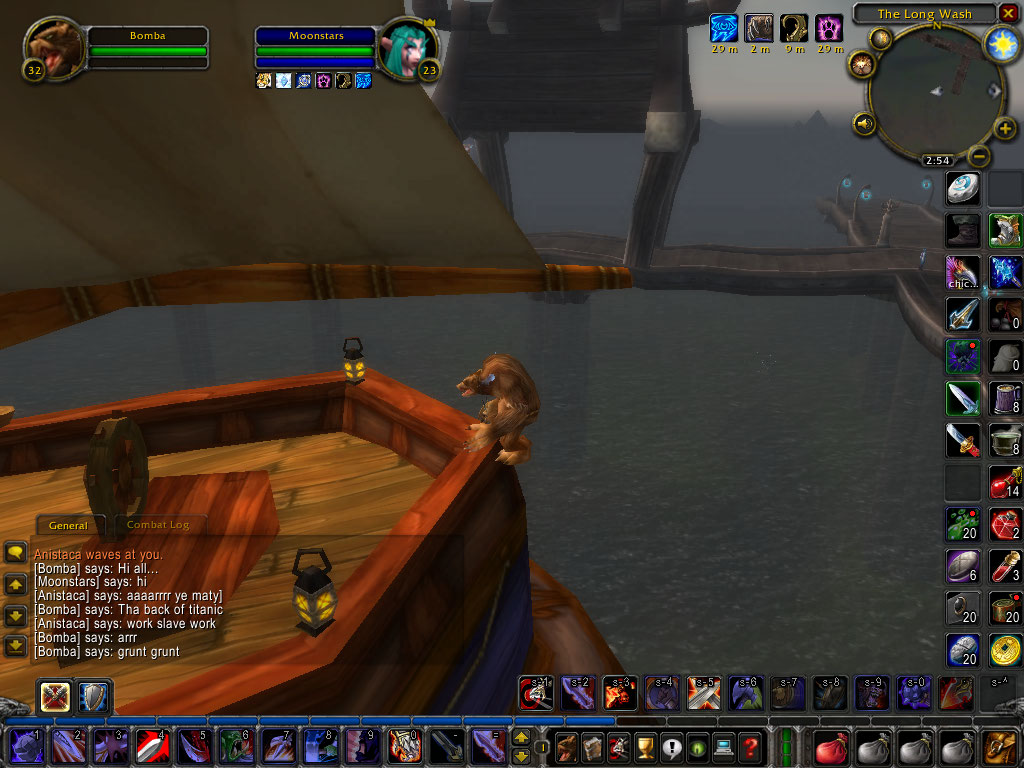
Task: Click the sun day-night indicator on the minimap
Action: point(1001,43)
